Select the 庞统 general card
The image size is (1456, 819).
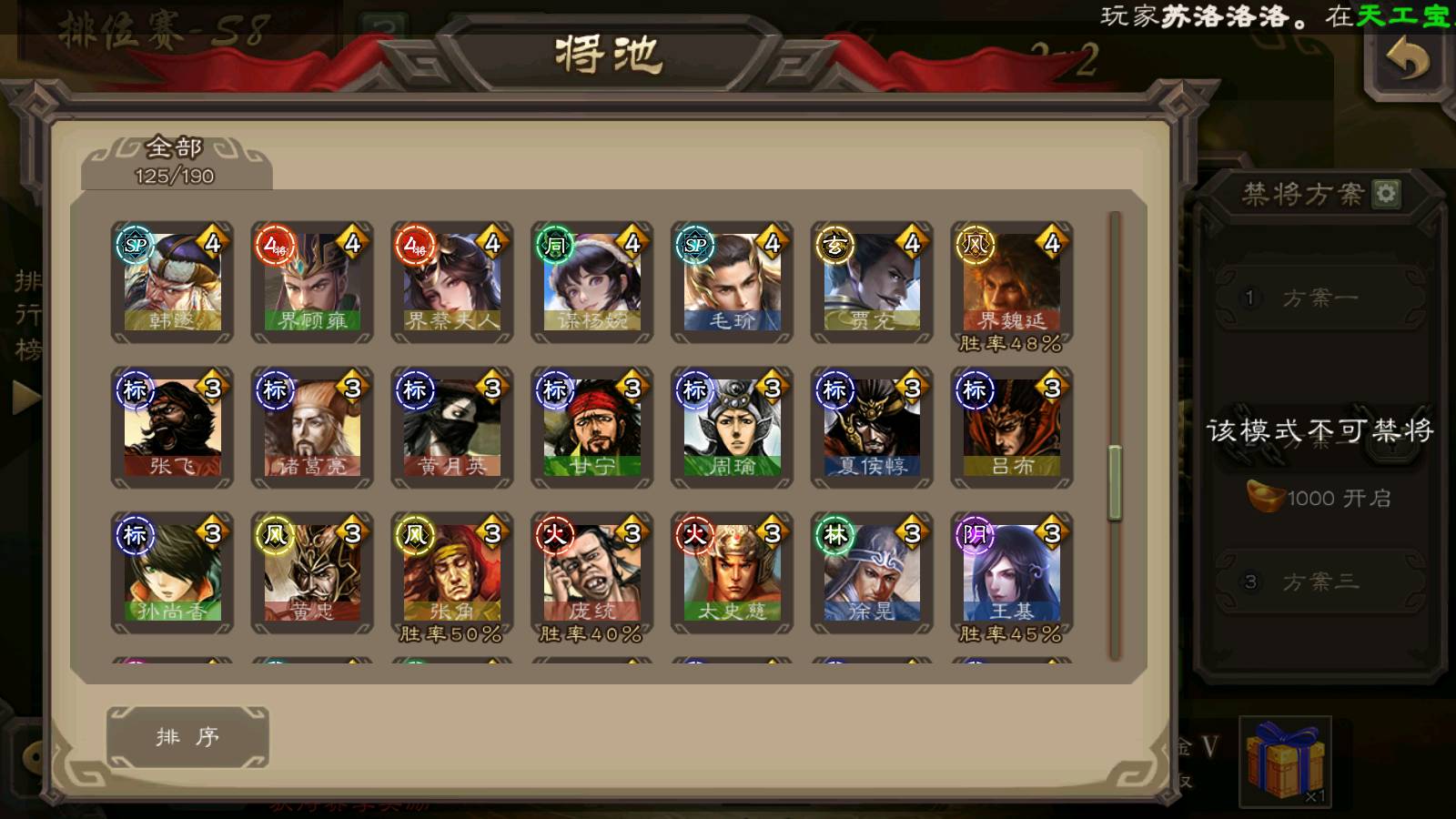coord(592,572)
